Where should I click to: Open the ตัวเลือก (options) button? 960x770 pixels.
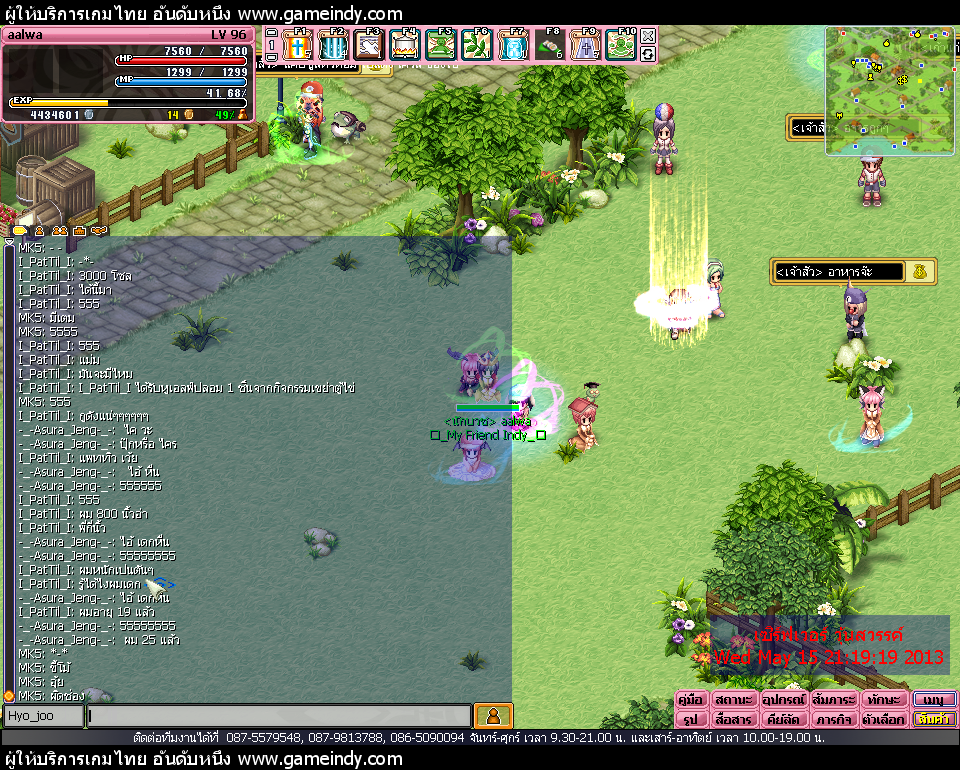coord(884,719)
